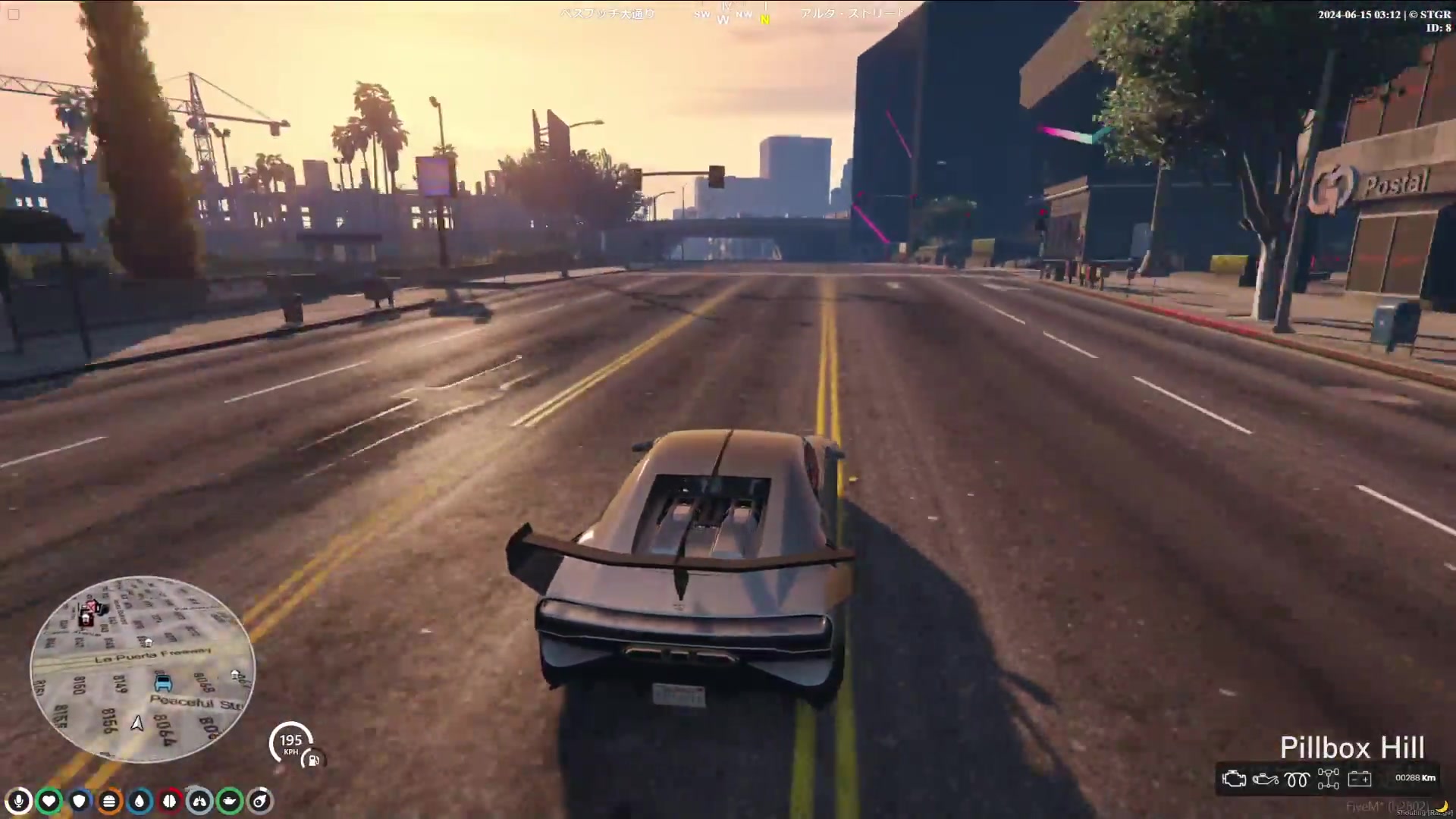Viewport: 1456px width, 819px height.
Task: Select the car battery icon
Action: [x=1359, y=779]
